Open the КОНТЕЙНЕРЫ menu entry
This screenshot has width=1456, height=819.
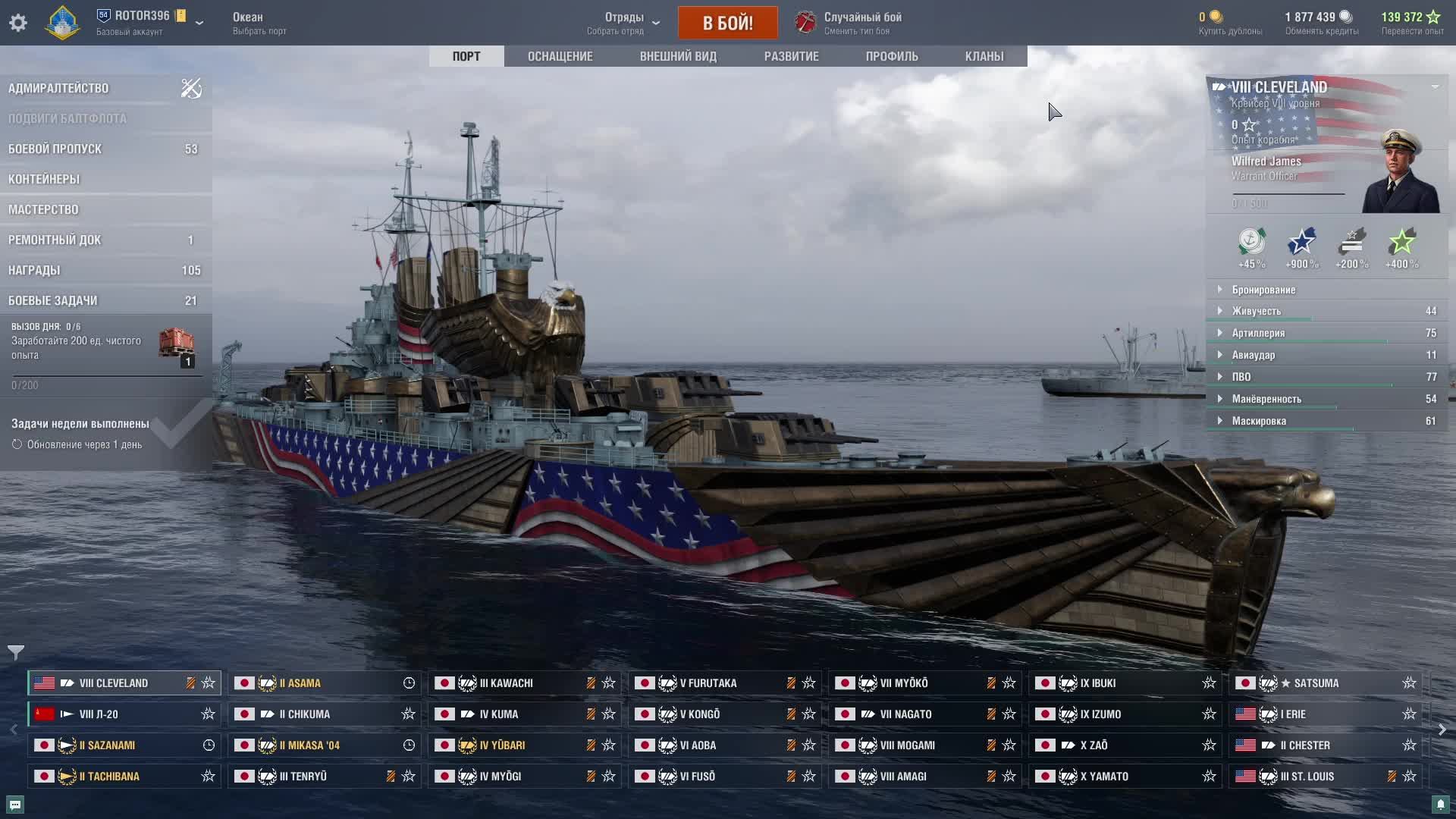[44, 179]
